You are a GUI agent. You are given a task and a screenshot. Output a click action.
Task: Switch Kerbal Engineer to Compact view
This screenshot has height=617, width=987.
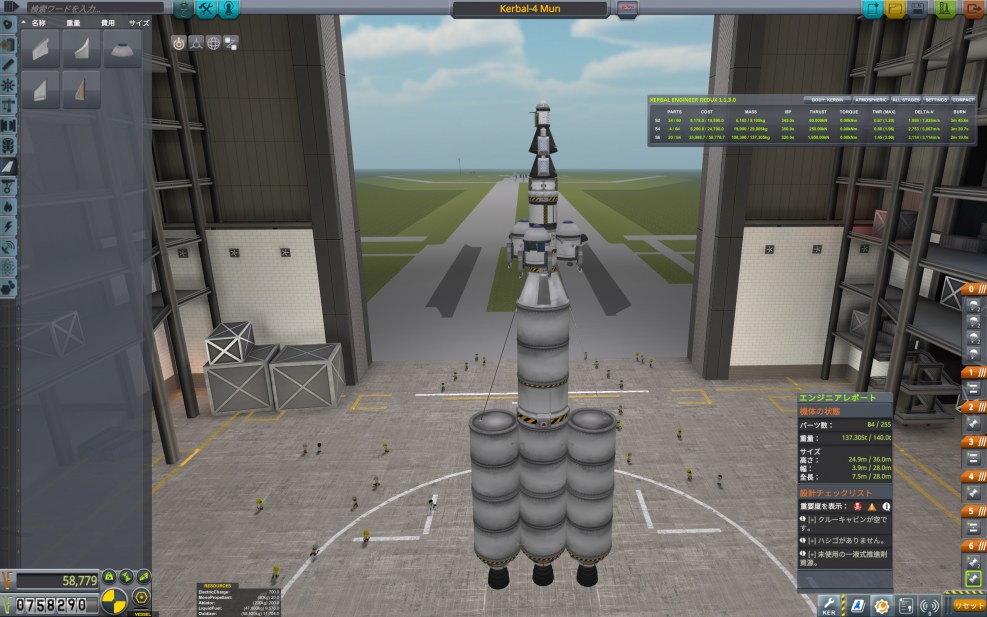pos(963,100)
